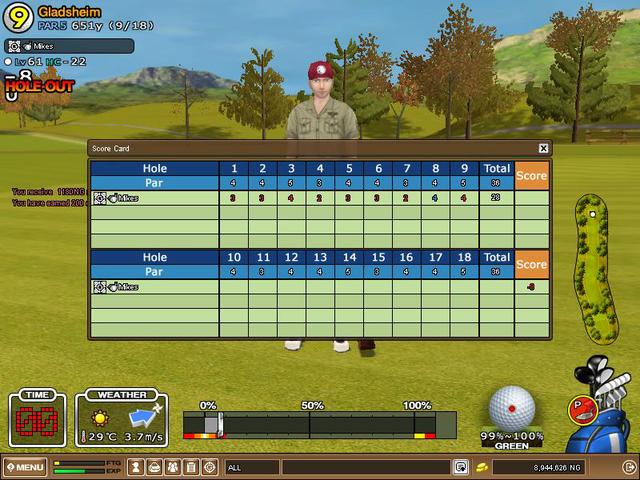Type in the chat input box
This screenshot has height=480, width=640.
click(365, 467)
